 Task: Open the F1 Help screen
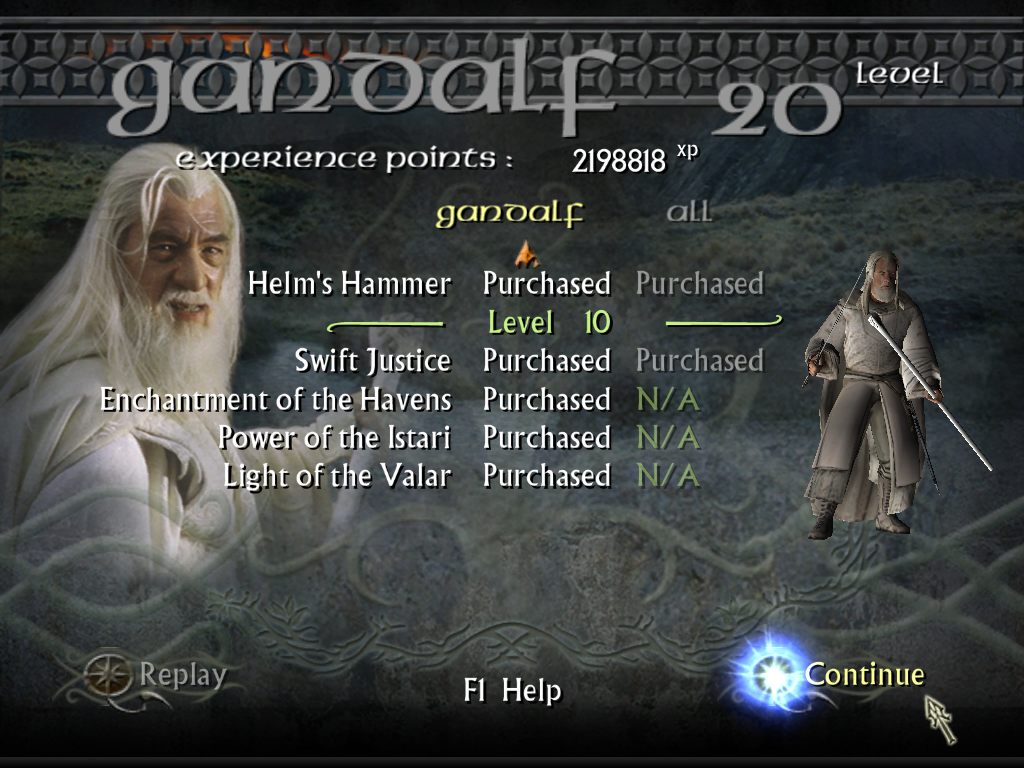pyautogui.click(x=512, y=691)
